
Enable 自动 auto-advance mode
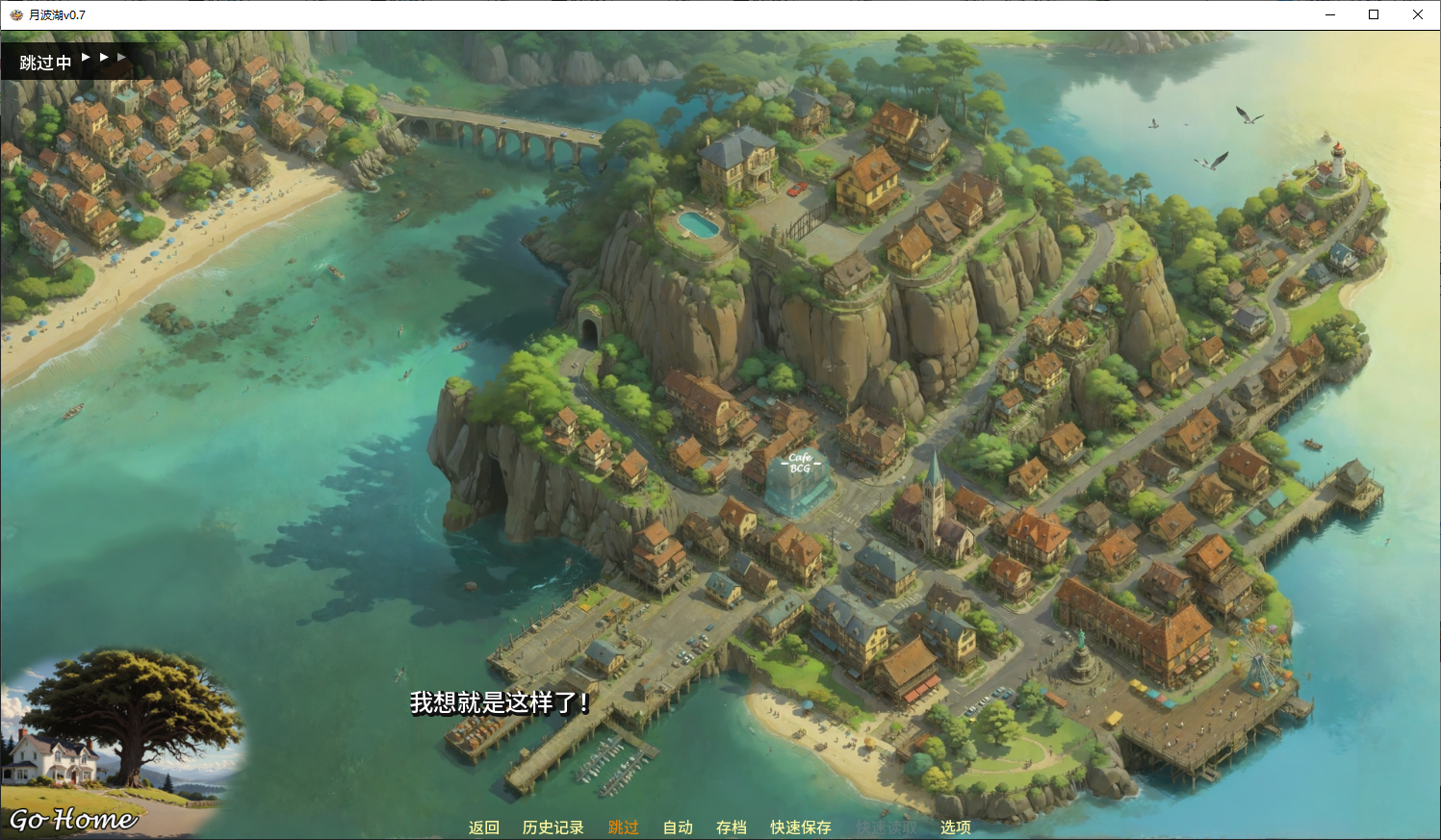[x=678, y=827]
